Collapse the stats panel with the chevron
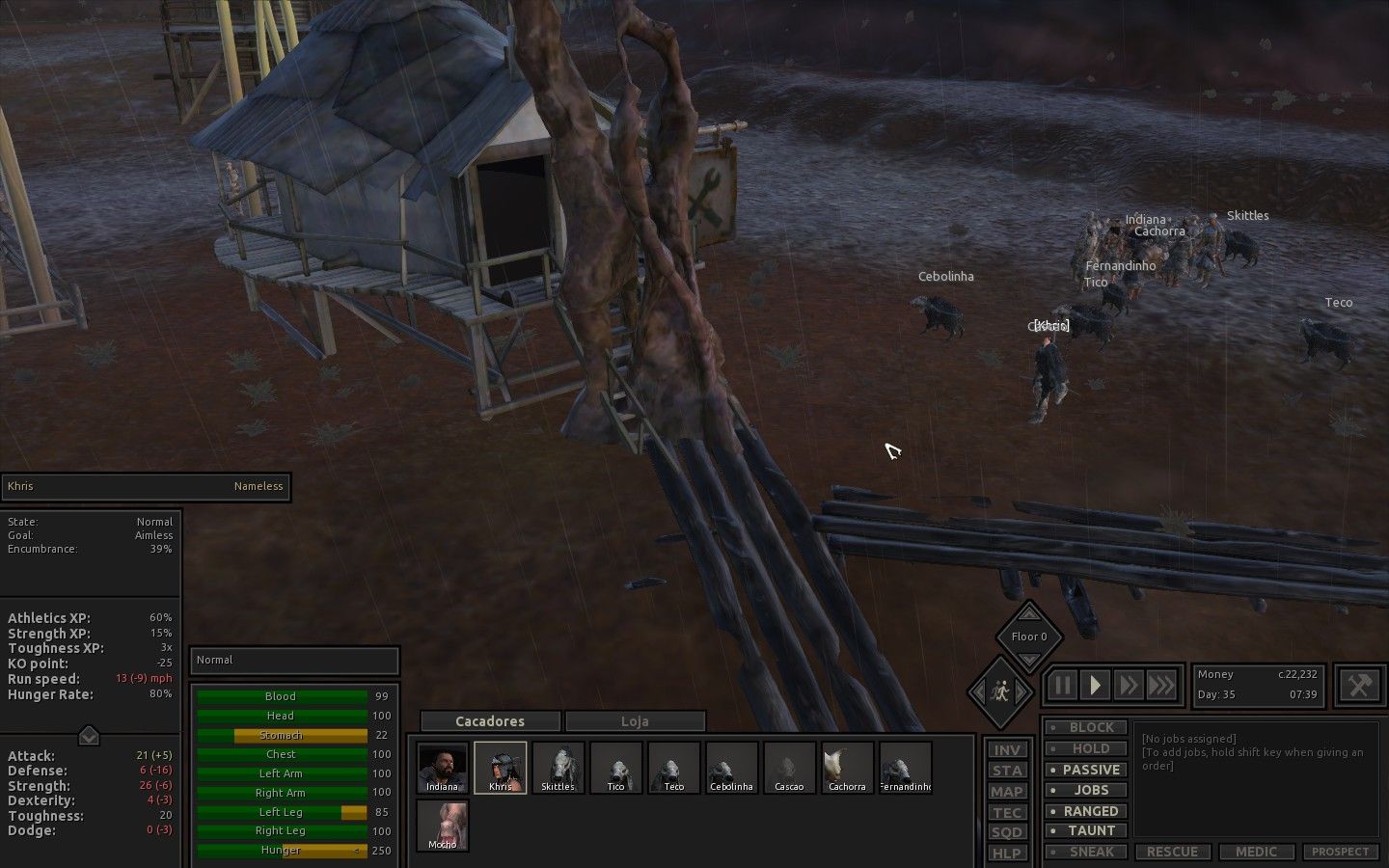Screen dimensions: 1389x868 tap(88, 735)
